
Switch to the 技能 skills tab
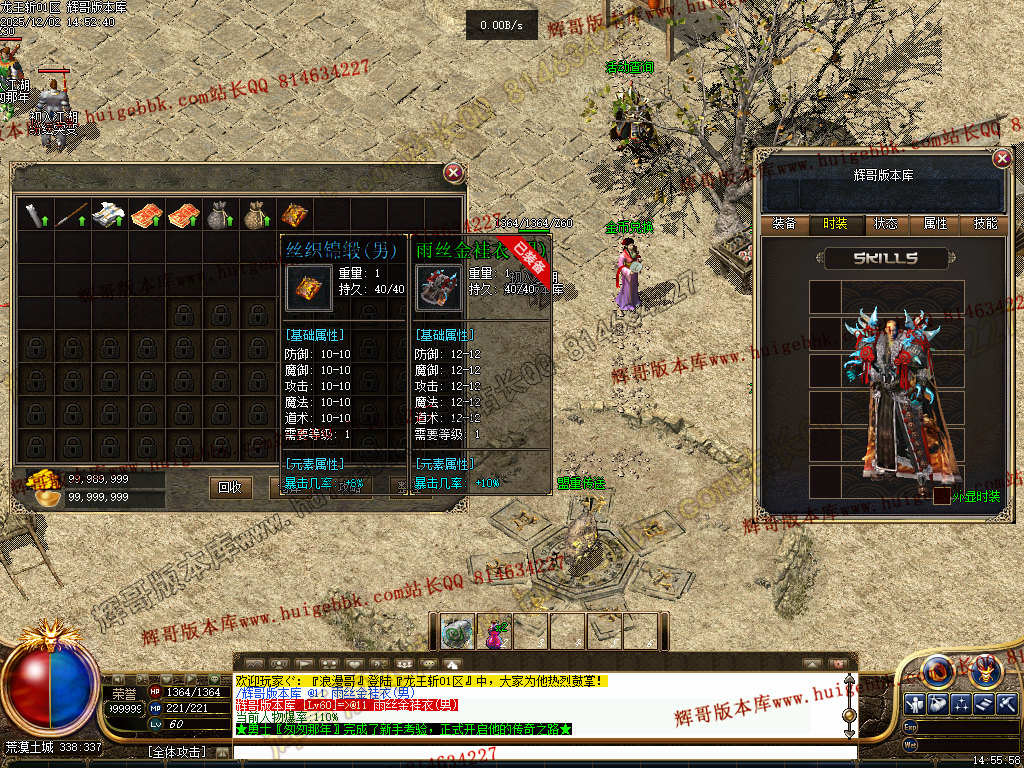tap(985, 224)
